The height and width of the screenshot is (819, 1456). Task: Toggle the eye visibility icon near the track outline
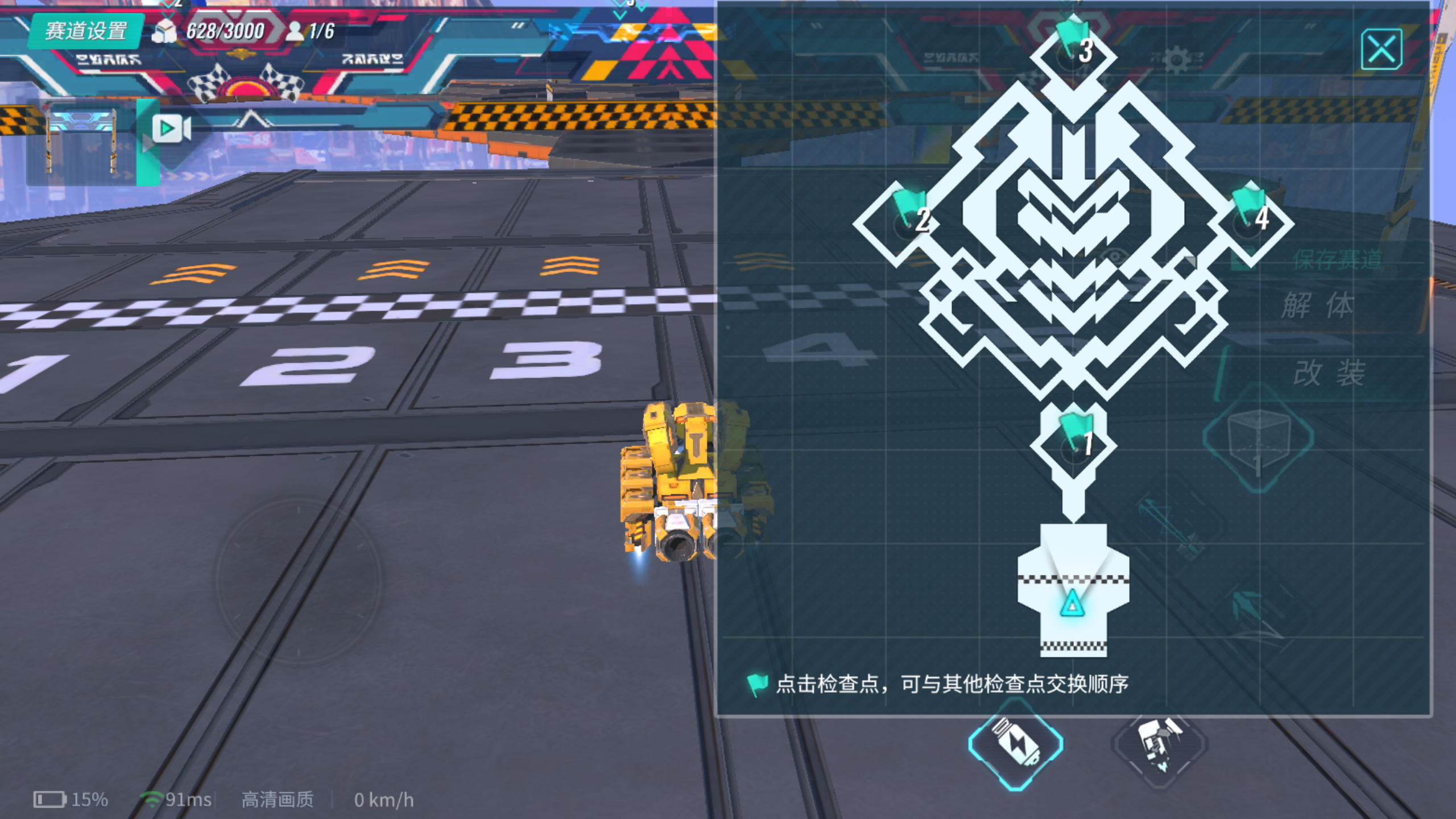click(1113, 255)
